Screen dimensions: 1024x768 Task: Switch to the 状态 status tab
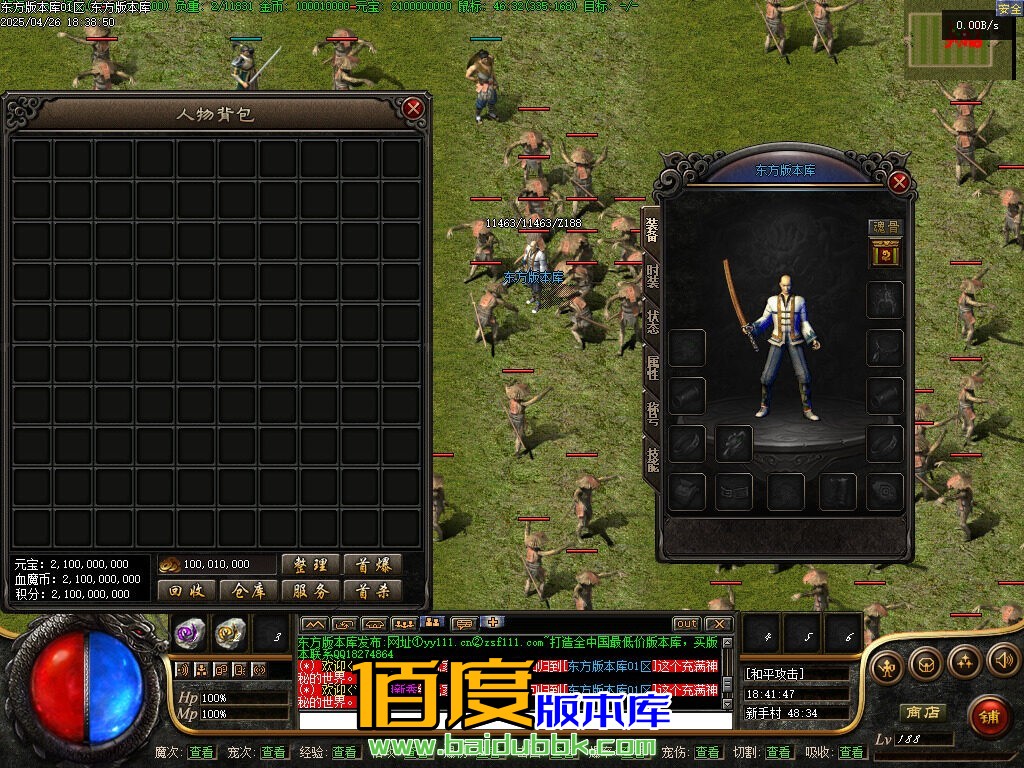(x=652, y=322)
